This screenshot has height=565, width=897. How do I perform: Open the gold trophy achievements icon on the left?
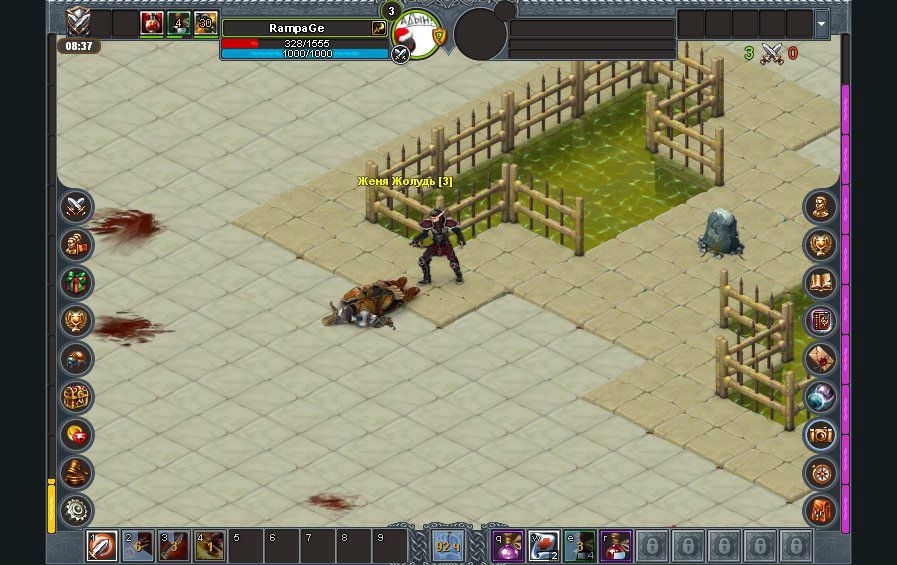click(76, 321)
